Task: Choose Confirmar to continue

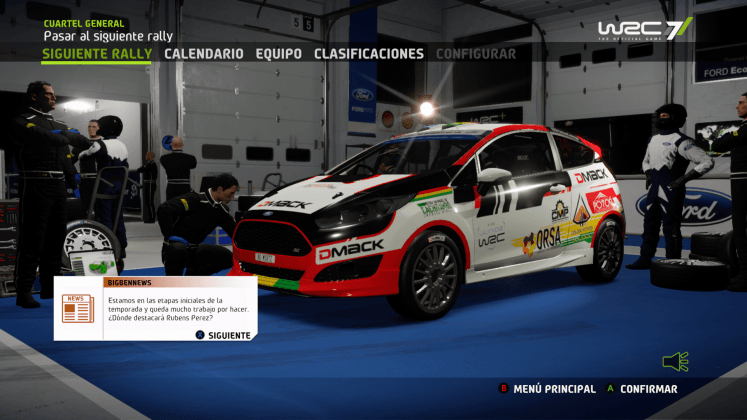Action: tap(647, 389)
